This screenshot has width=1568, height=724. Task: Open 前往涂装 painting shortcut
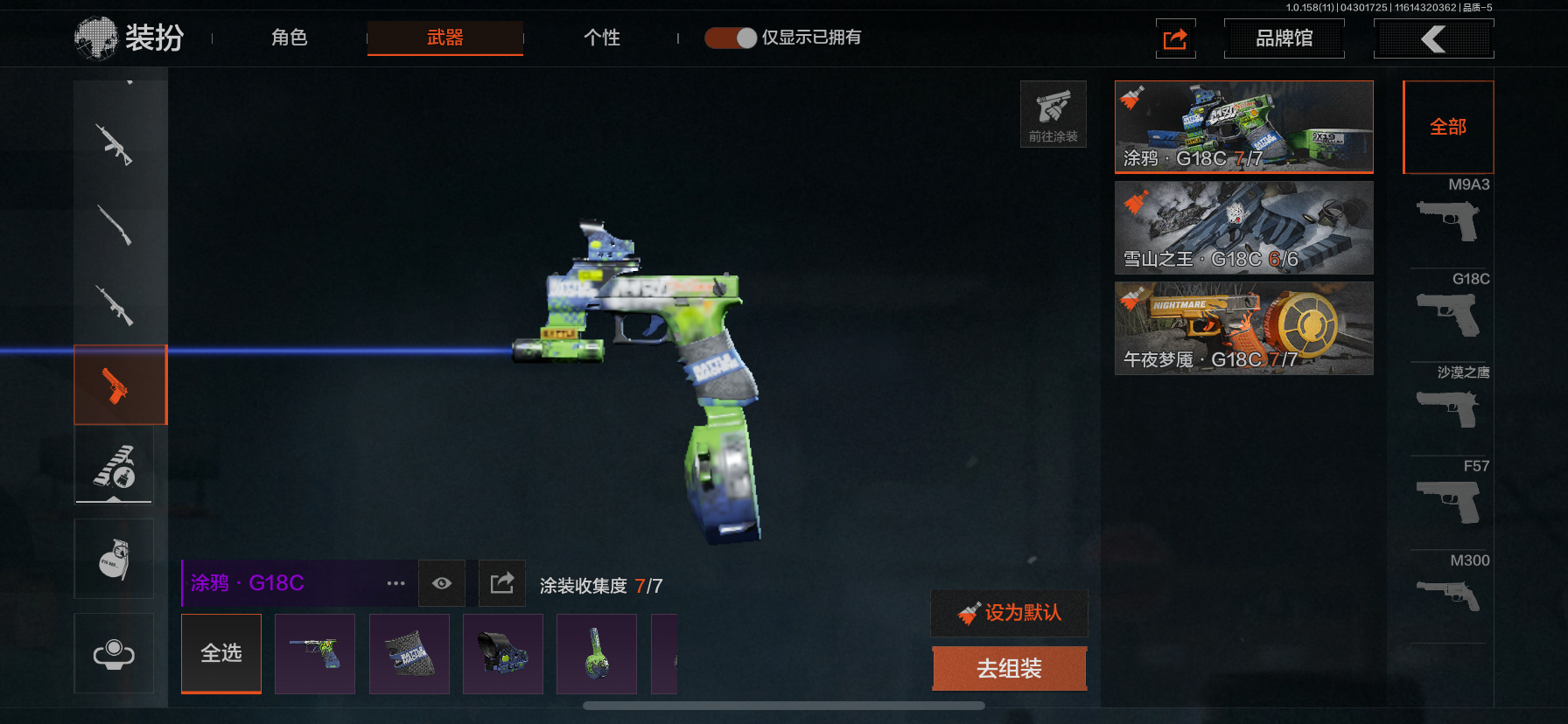[1053, 115]
